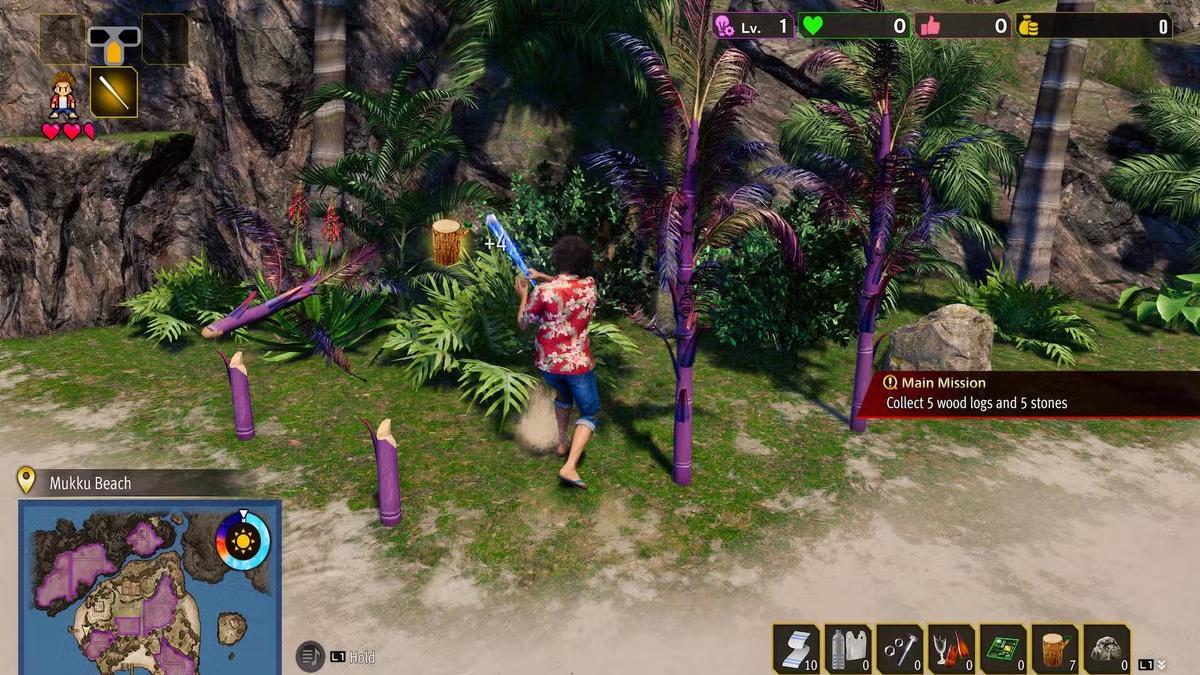Click the purple level badge icon
1200x675 pixels.
(x=724, y=26)
